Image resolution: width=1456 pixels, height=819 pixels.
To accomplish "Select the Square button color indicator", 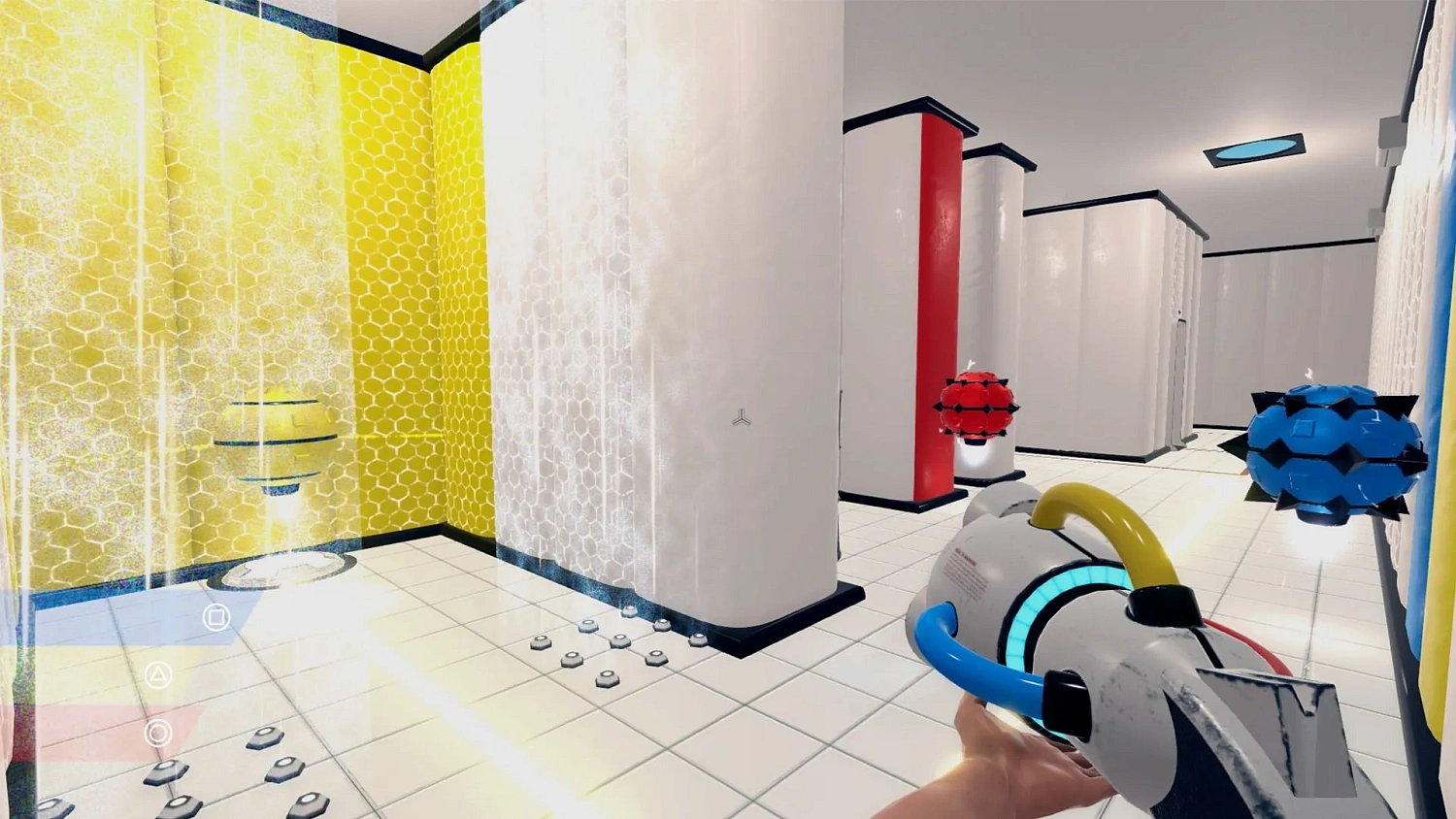I will pos(215,616).
